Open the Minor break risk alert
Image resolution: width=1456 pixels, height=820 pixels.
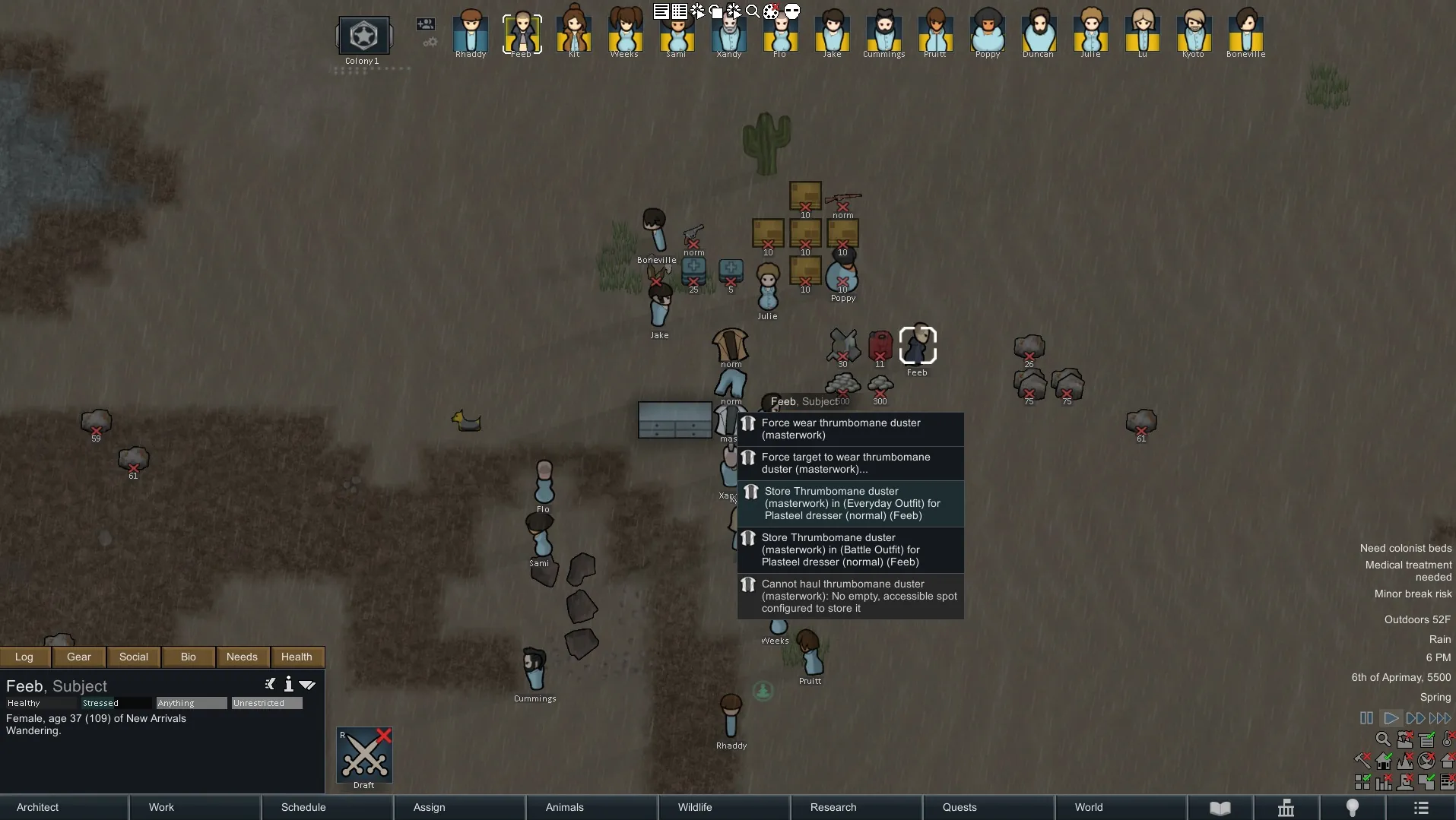(1413, 594)
